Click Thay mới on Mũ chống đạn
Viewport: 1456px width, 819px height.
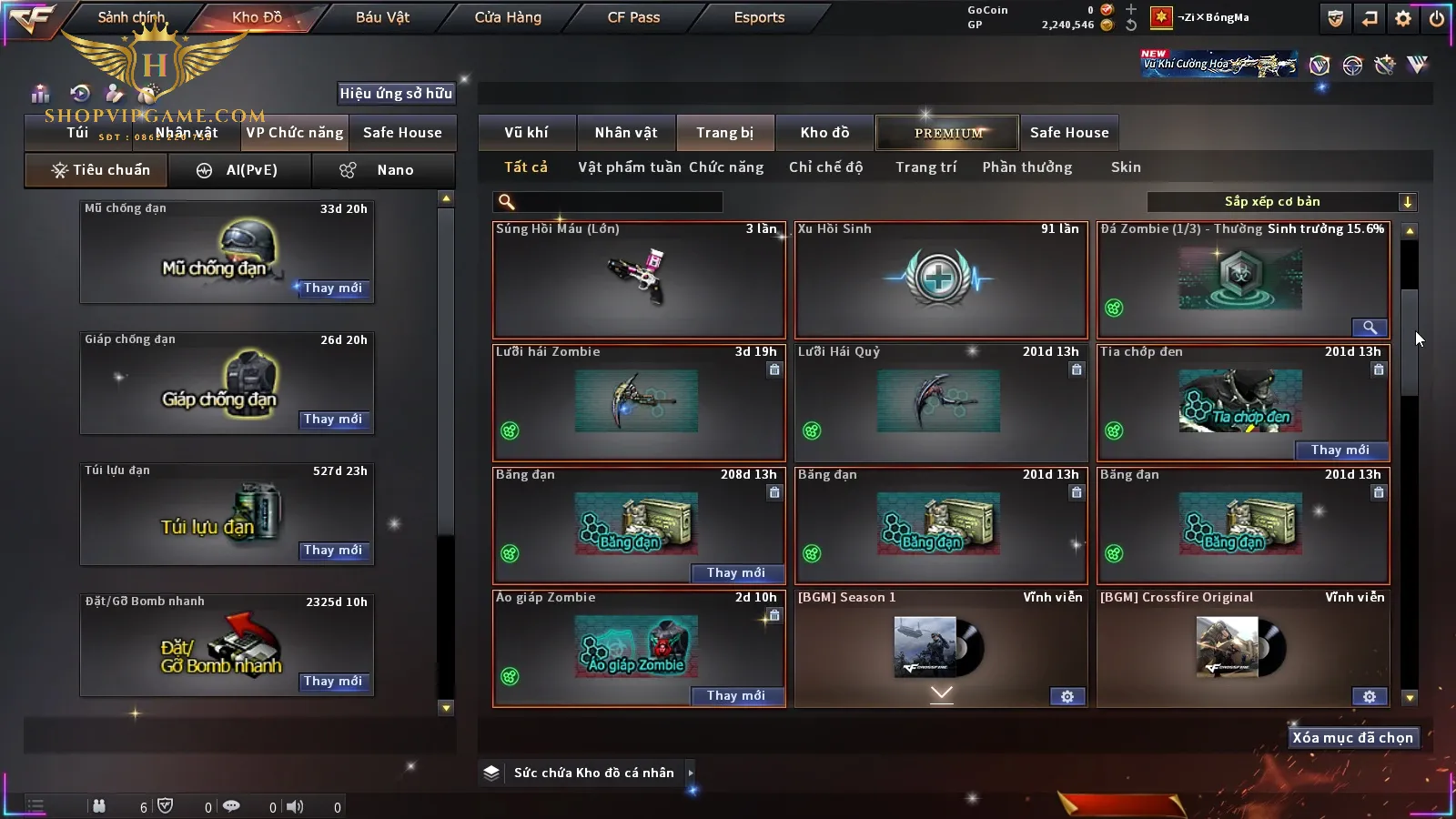coord(333,288)
